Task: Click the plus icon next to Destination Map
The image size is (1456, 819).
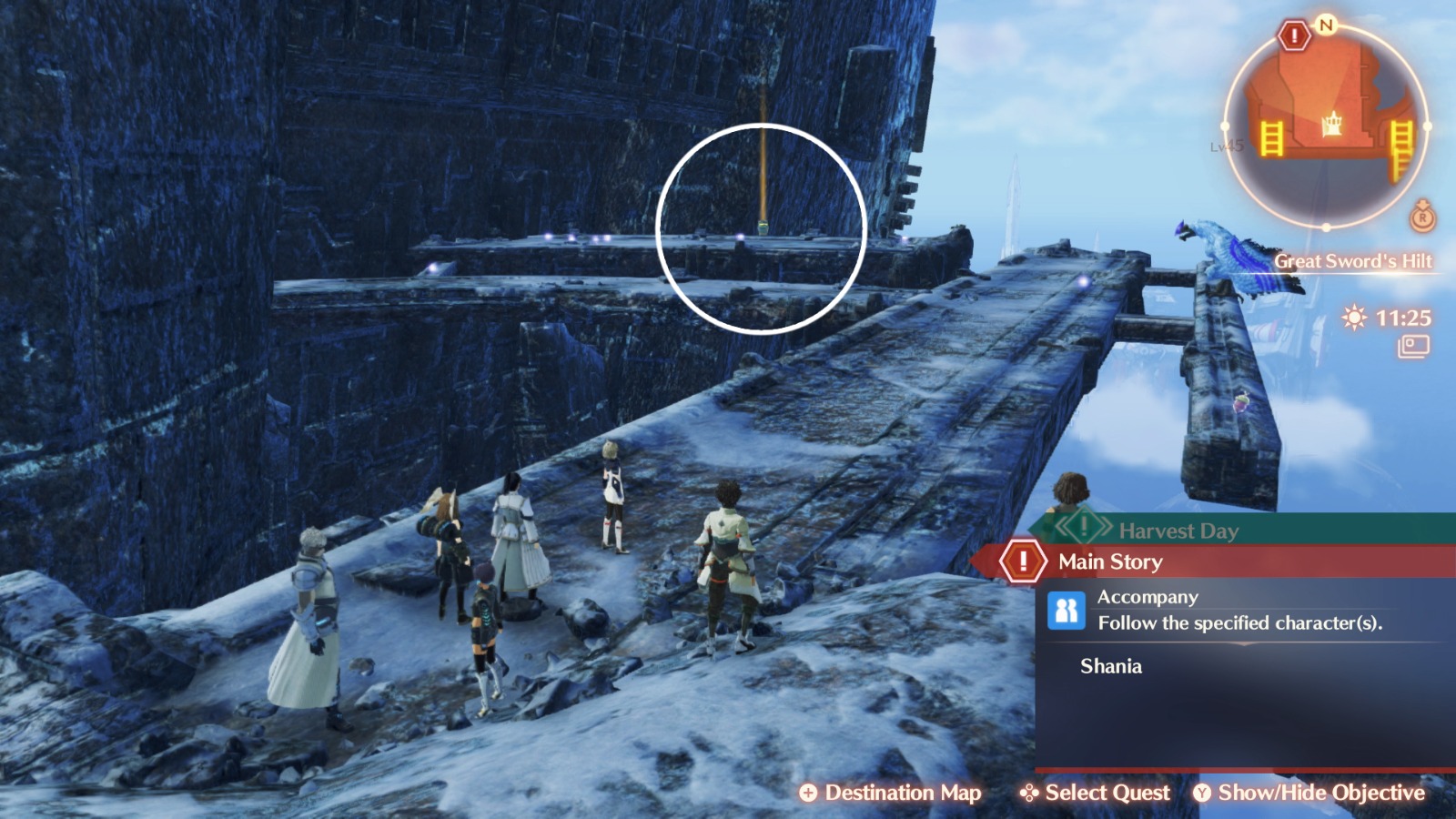Action: (808, 793)
